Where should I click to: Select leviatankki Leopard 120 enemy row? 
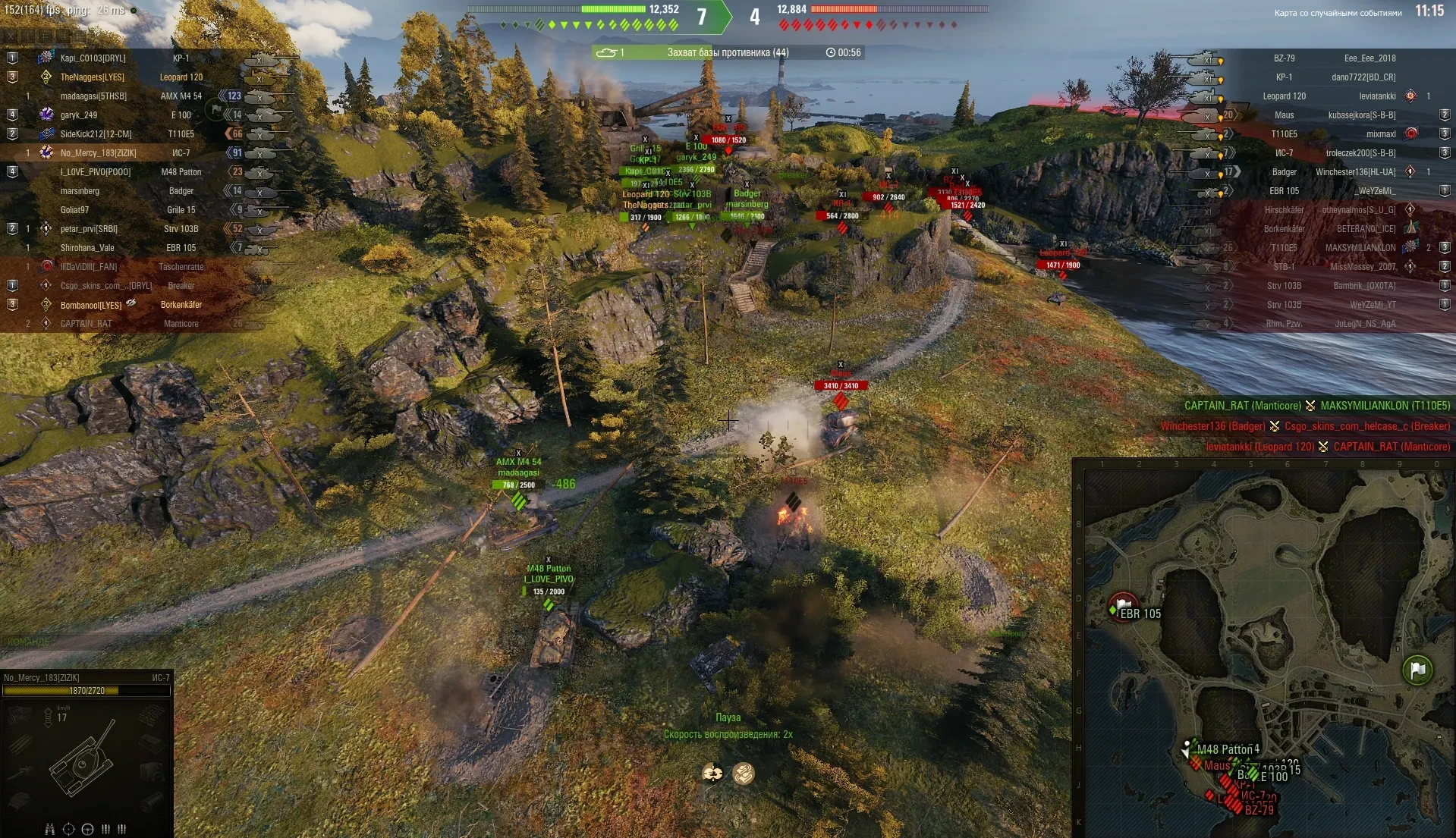[x=1335, y=96]
